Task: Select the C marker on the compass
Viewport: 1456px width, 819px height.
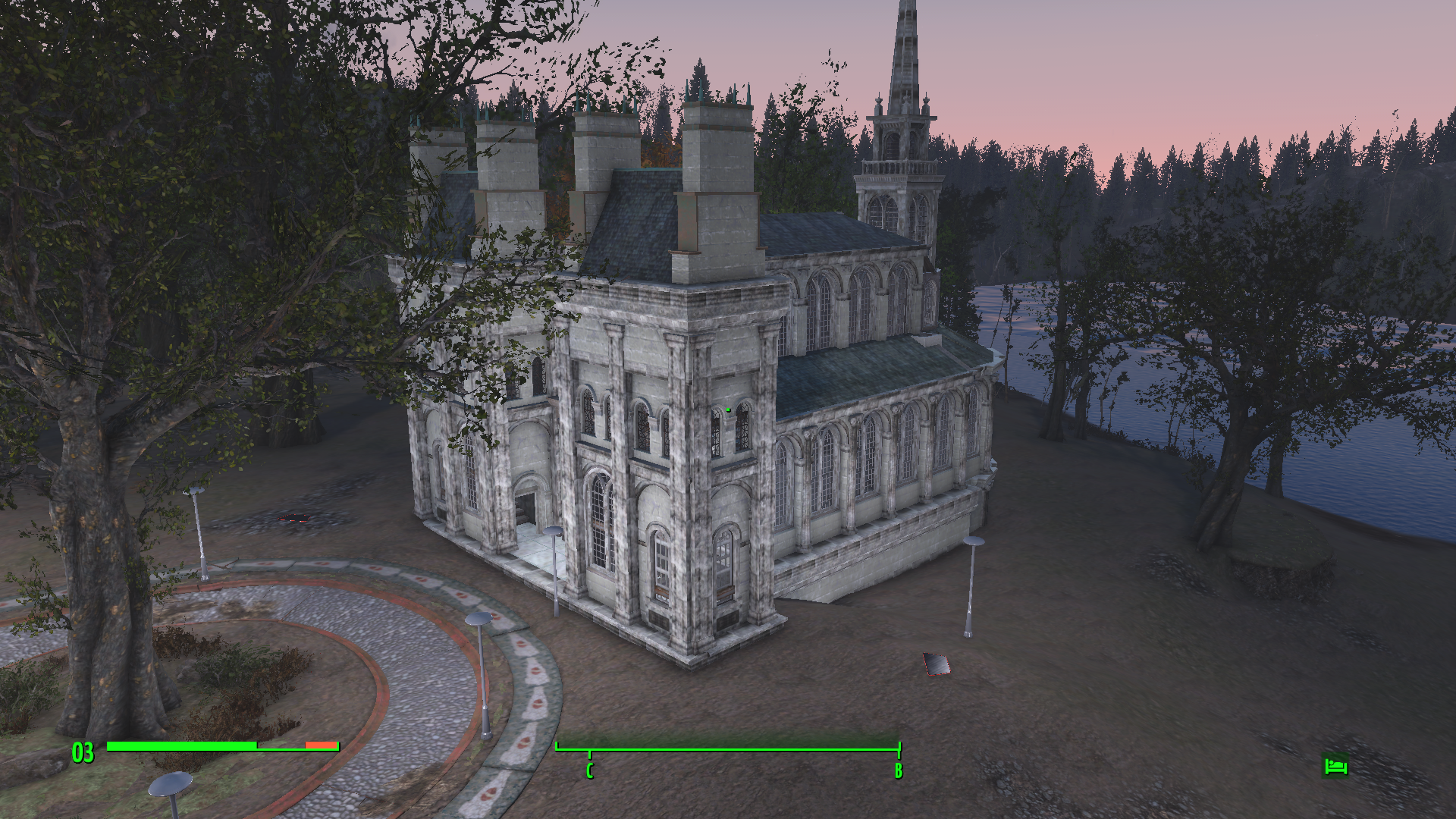Action: coord(589,770)
